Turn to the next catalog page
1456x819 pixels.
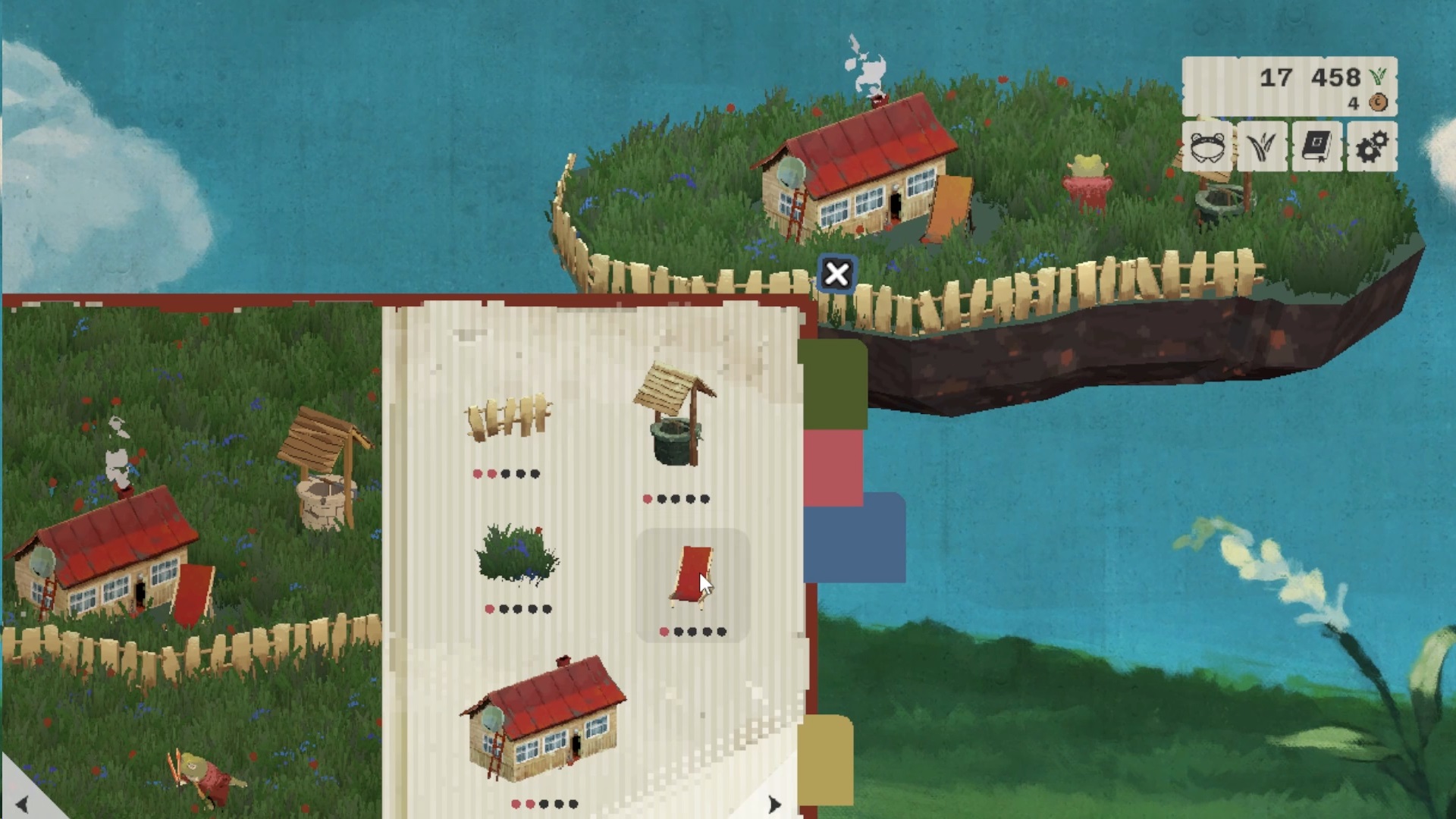pyautogui.click(x=773, y=804)
